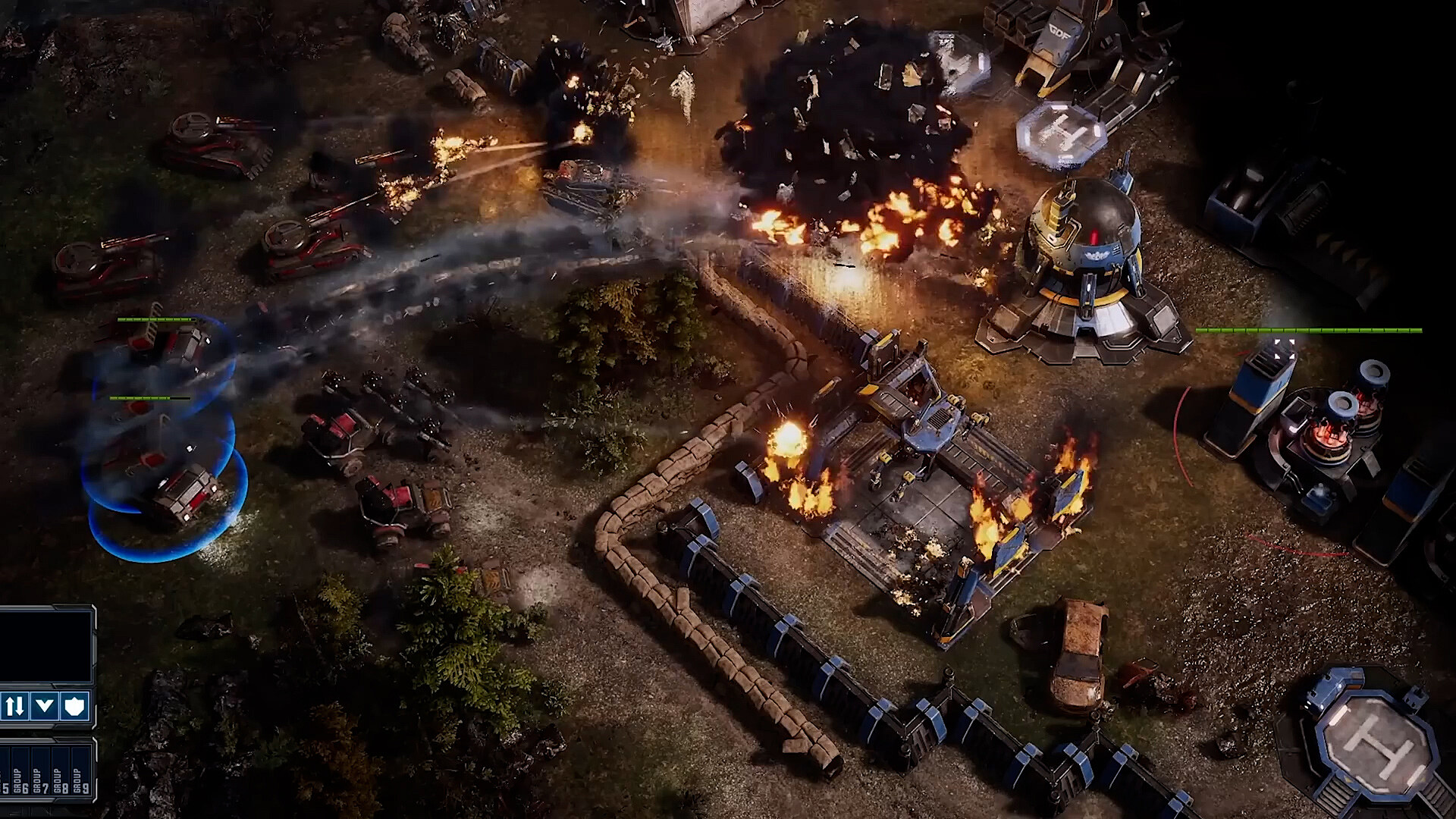Activate the up-down arrows command button

(14, 706)
